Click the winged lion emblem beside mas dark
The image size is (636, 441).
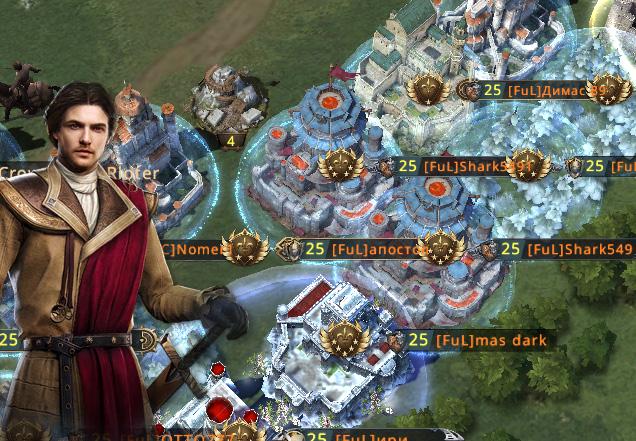pos(344,338)
